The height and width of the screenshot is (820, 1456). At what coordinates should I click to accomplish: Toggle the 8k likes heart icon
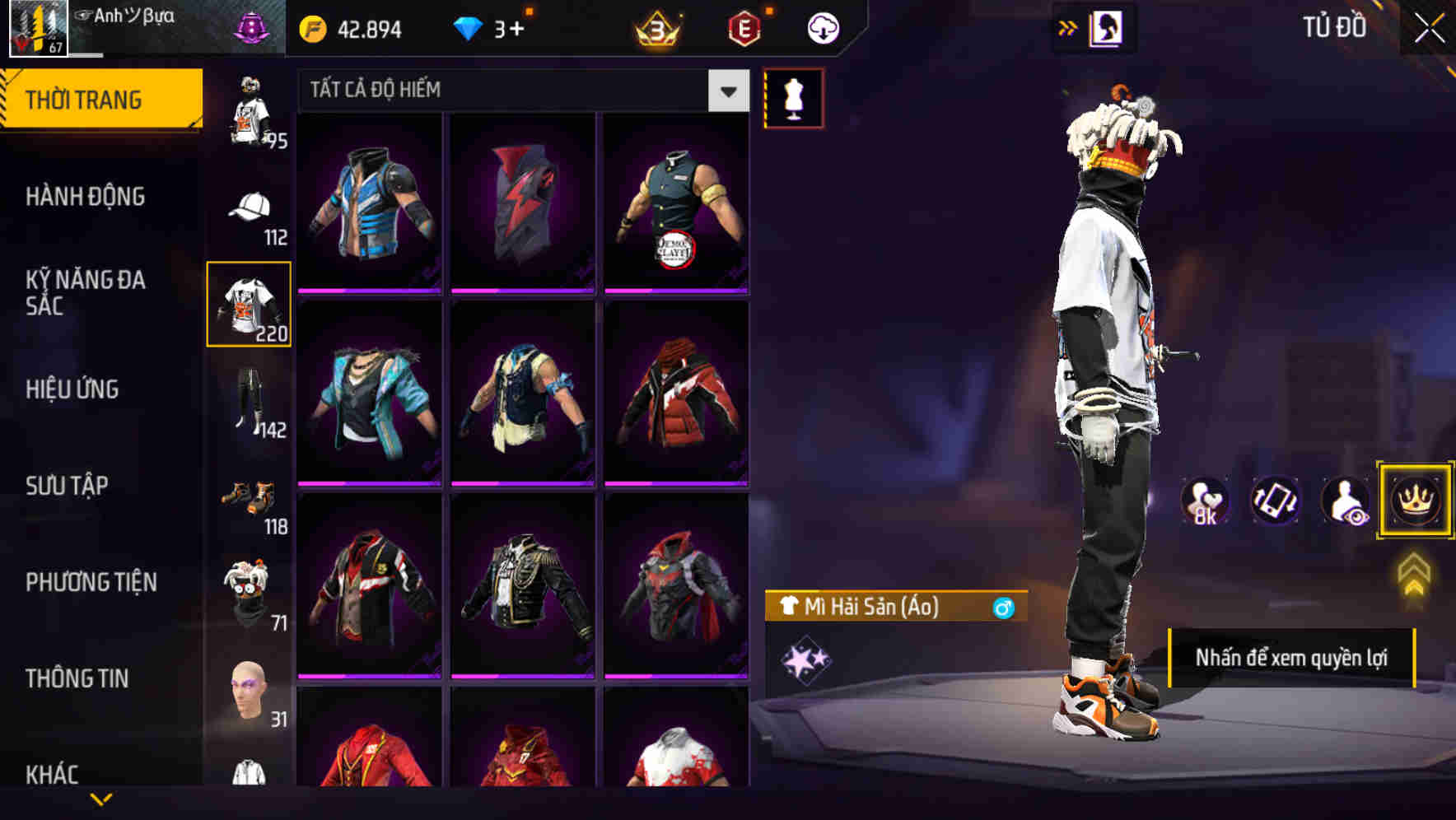(1204, 501)
